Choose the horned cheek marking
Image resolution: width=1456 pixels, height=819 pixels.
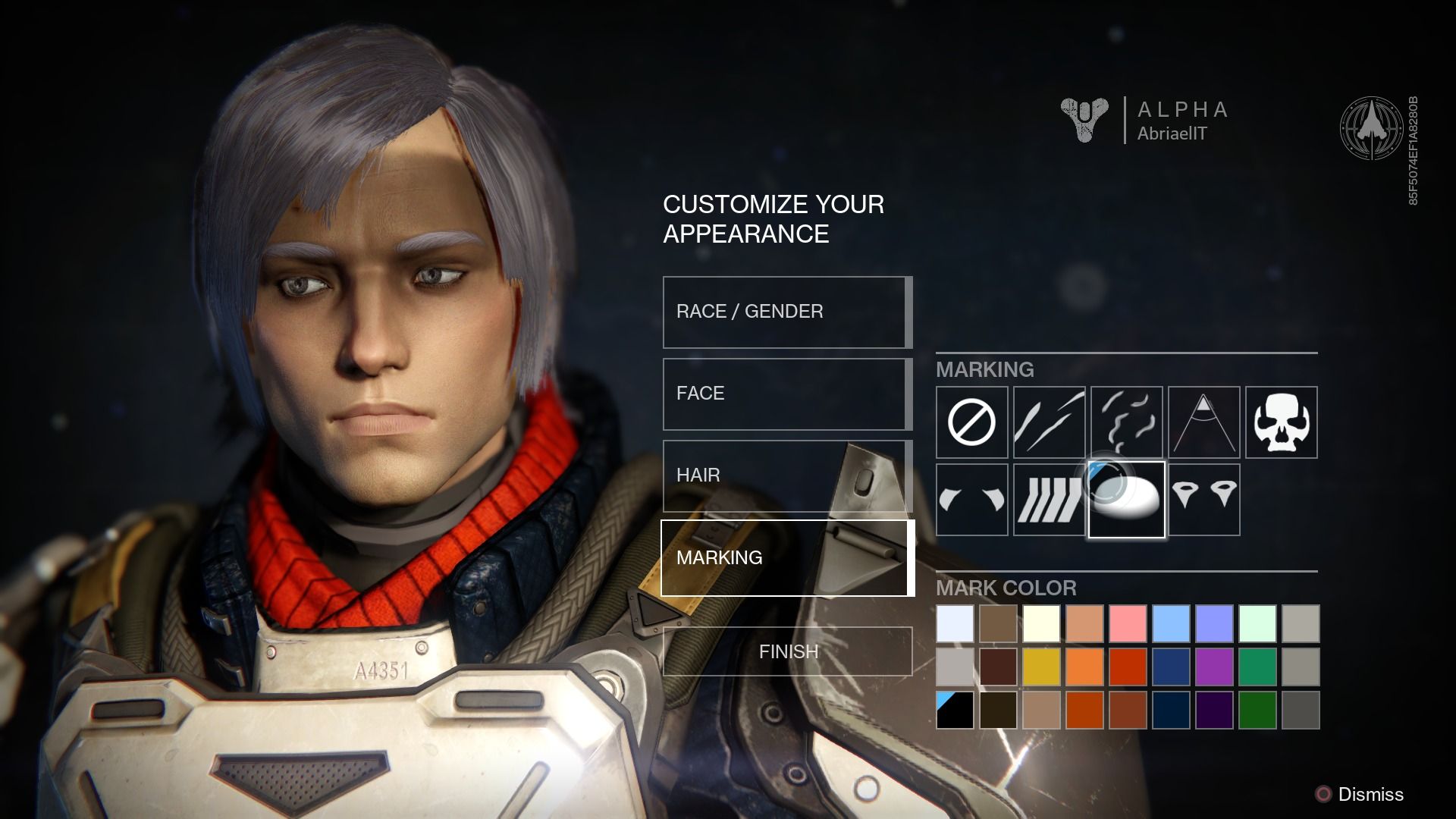click(x=972, y=500)
